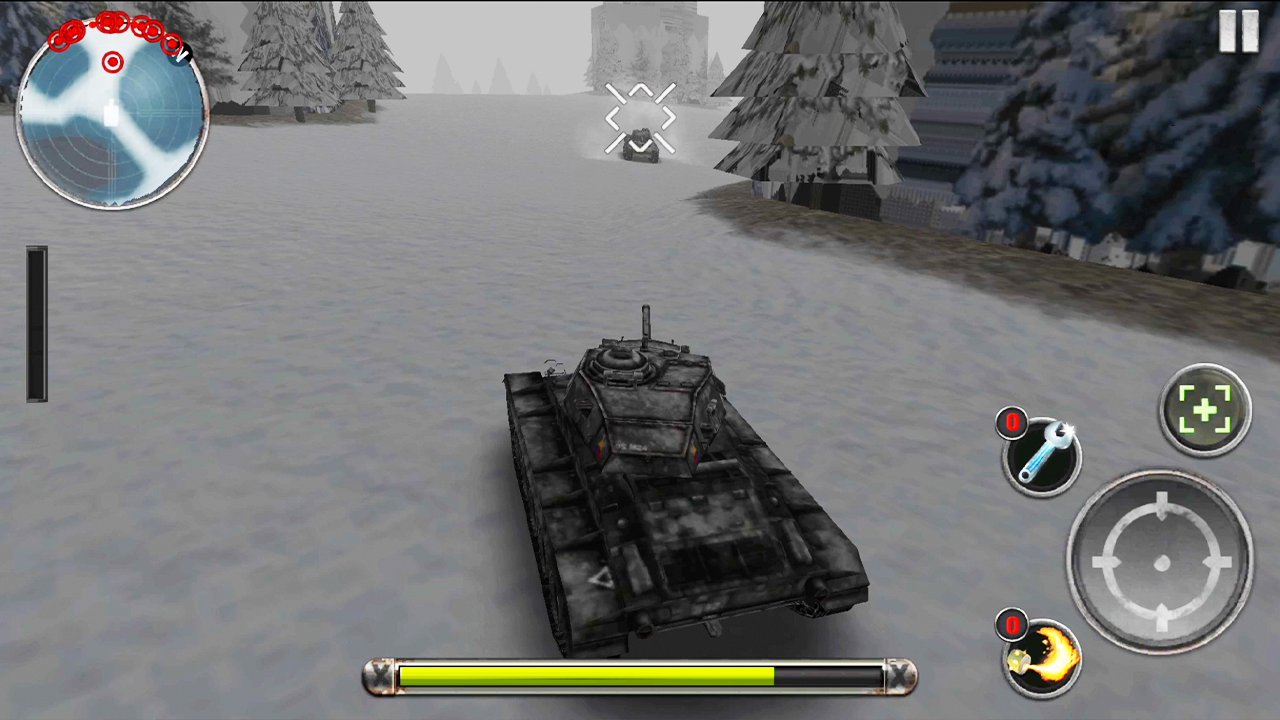
Task: Click the yellow health bar at bottom
Action: pos(640,677)
